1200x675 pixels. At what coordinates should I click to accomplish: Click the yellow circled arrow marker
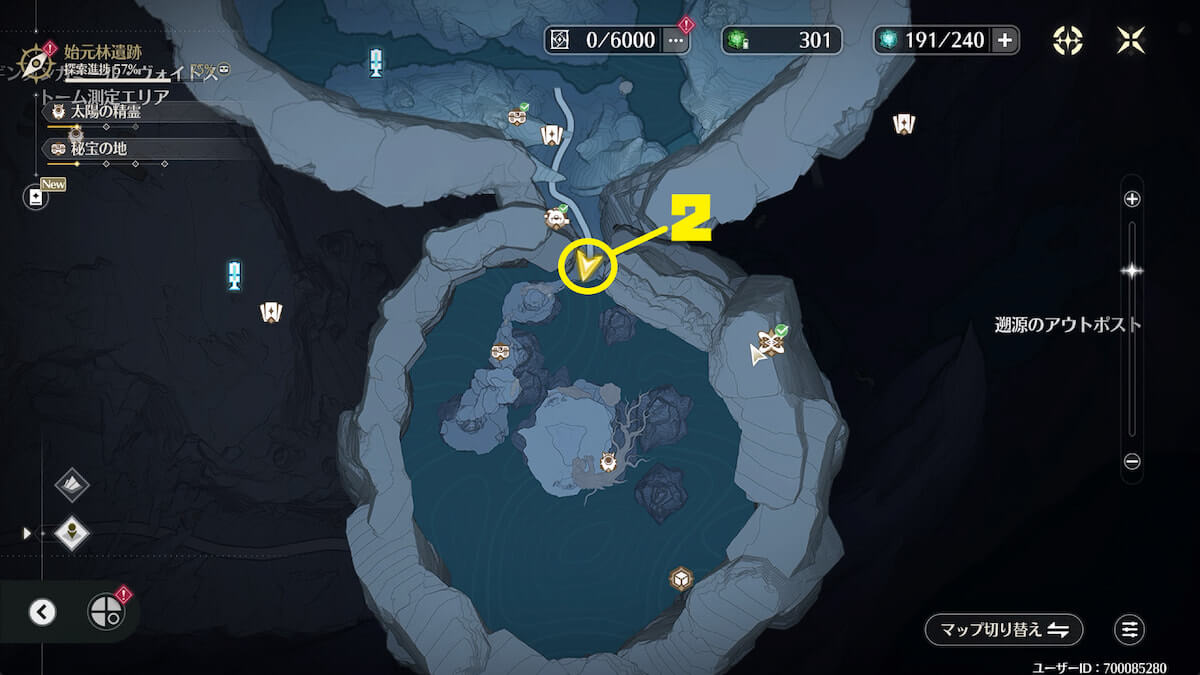(586, 266)
